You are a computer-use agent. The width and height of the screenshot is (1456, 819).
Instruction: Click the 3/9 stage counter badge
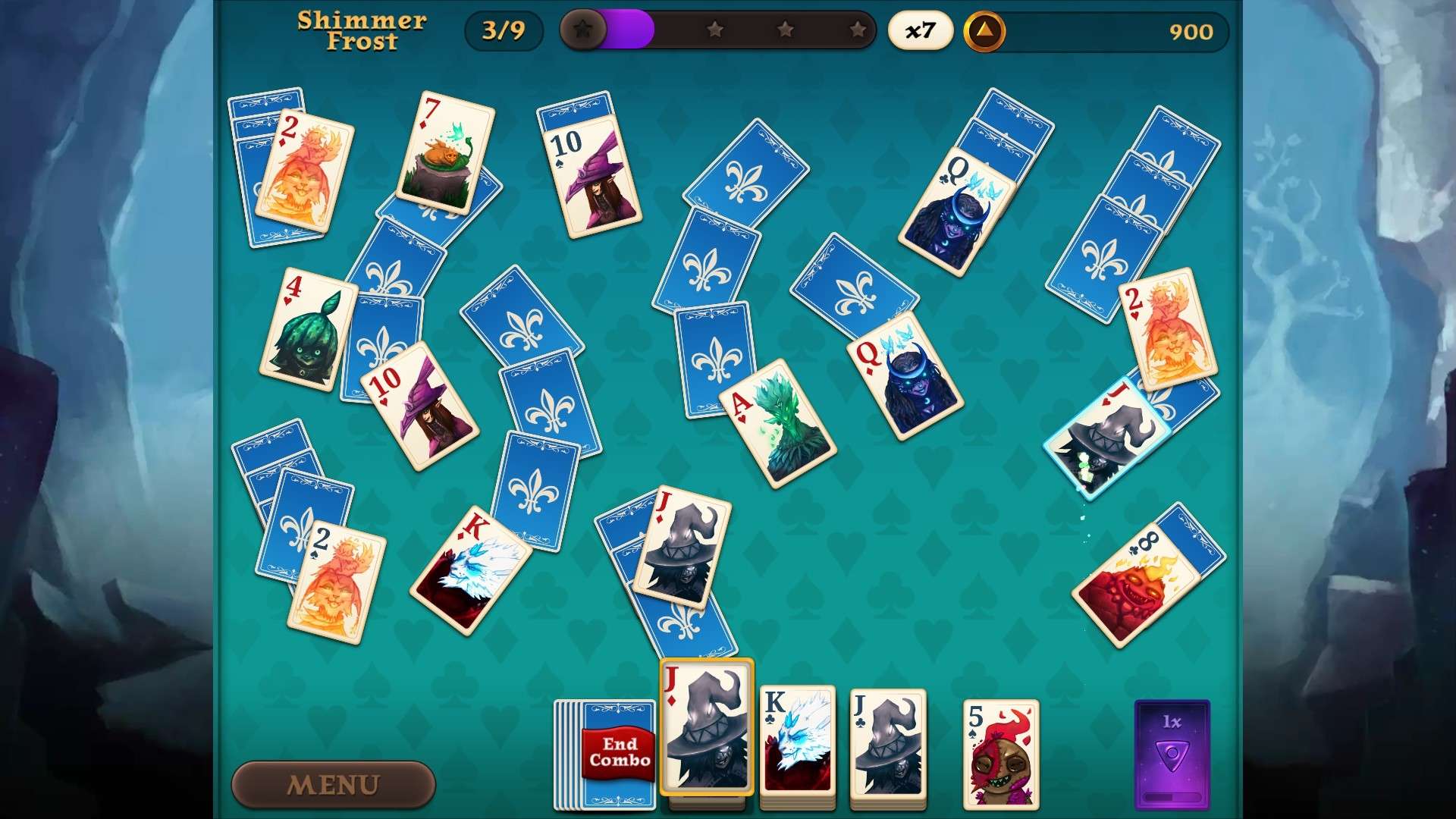(x=504, y=30)
